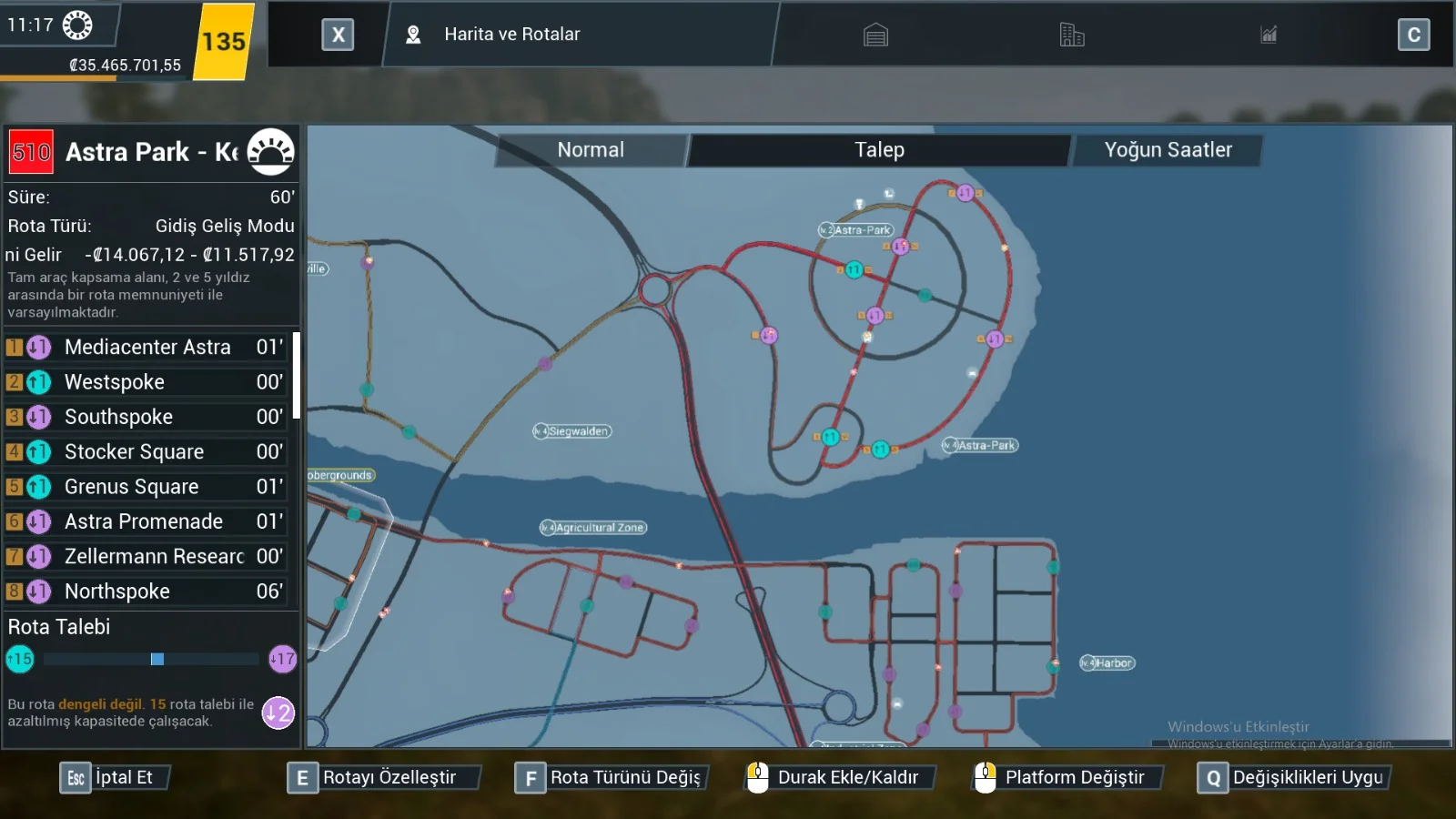Viewport: 1456px width, 819px height.
Task: Open the company buildings tab
Action: click(x=1072, y=35)
